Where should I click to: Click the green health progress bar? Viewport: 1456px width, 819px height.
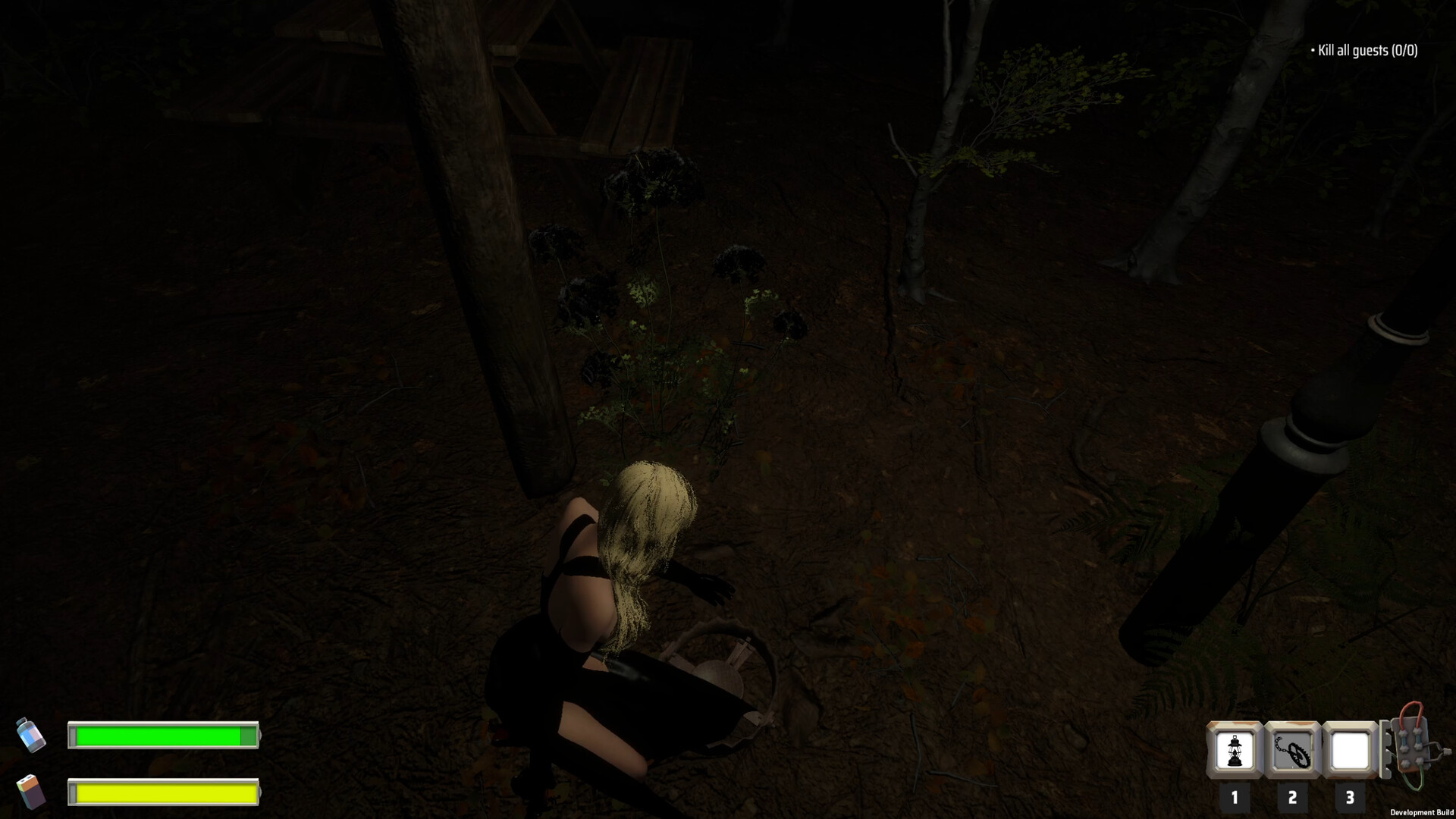click(x=163, y=735)
